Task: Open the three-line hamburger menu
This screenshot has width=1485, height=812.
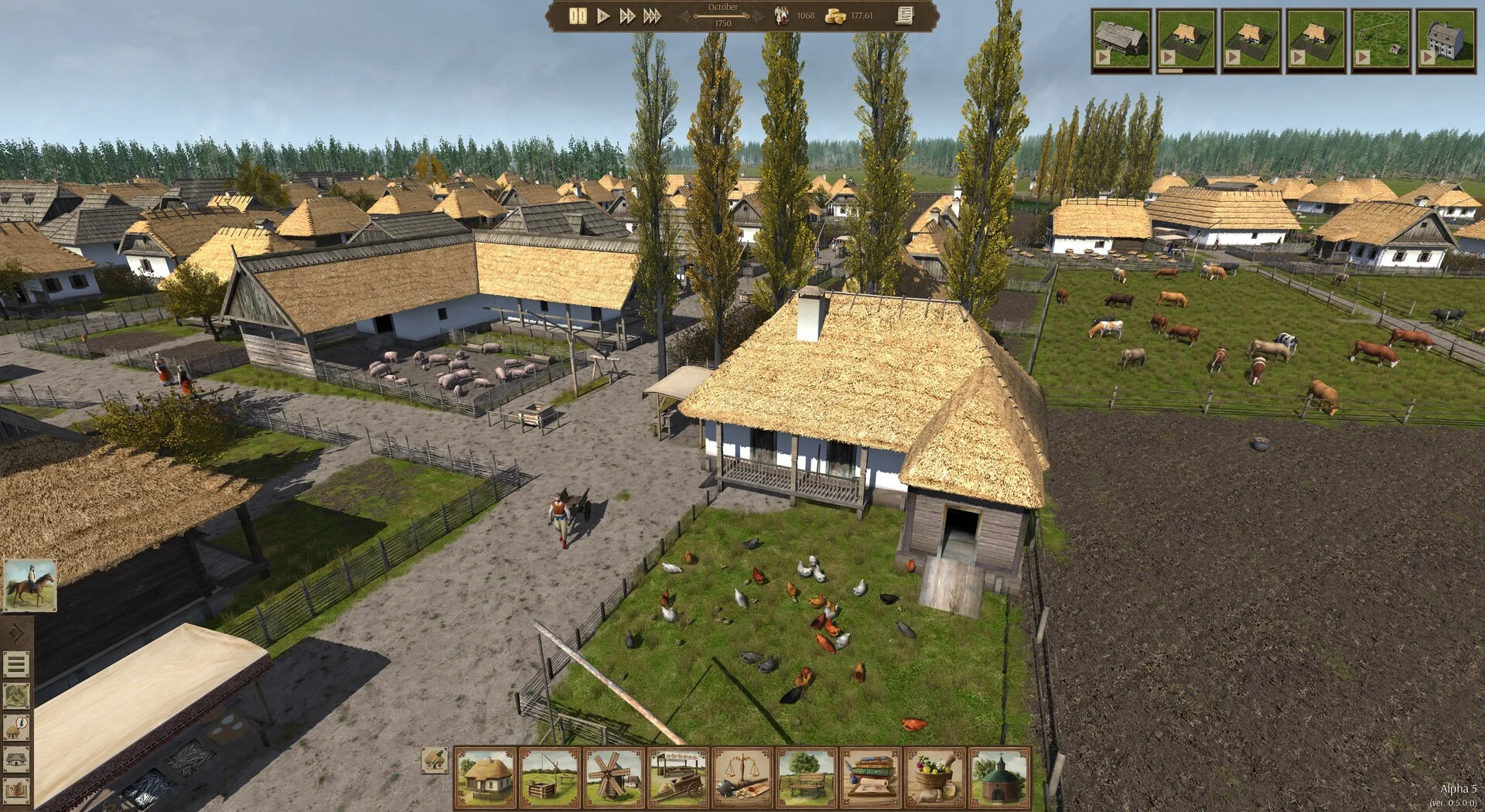Action: (16, 664)
